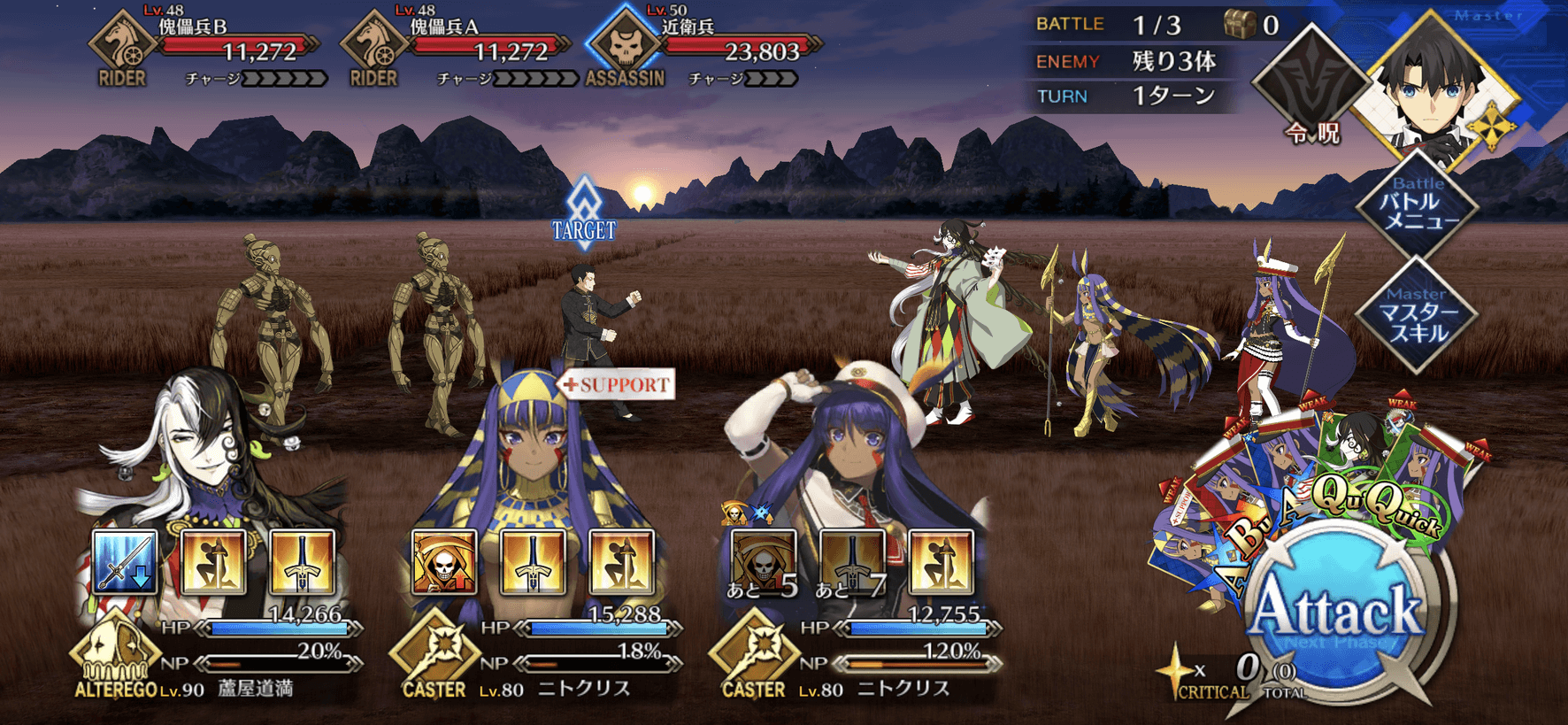Activate the golden sword skill of 18% NP Nitocris
1568x725 pixels.
(533, 562)
